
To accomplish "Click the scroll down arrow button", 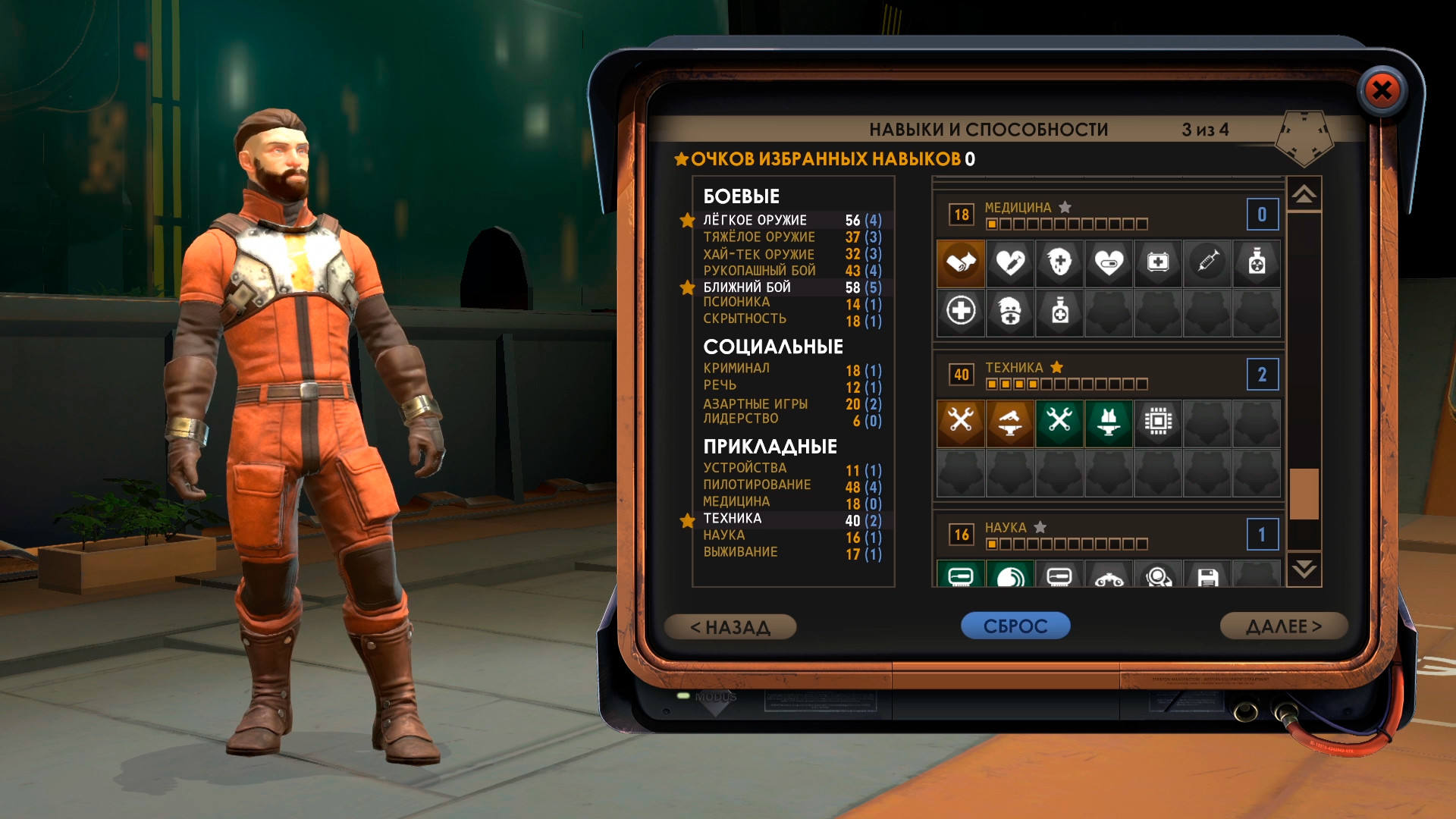I will pyautogui.click(x=1304, y=570).
